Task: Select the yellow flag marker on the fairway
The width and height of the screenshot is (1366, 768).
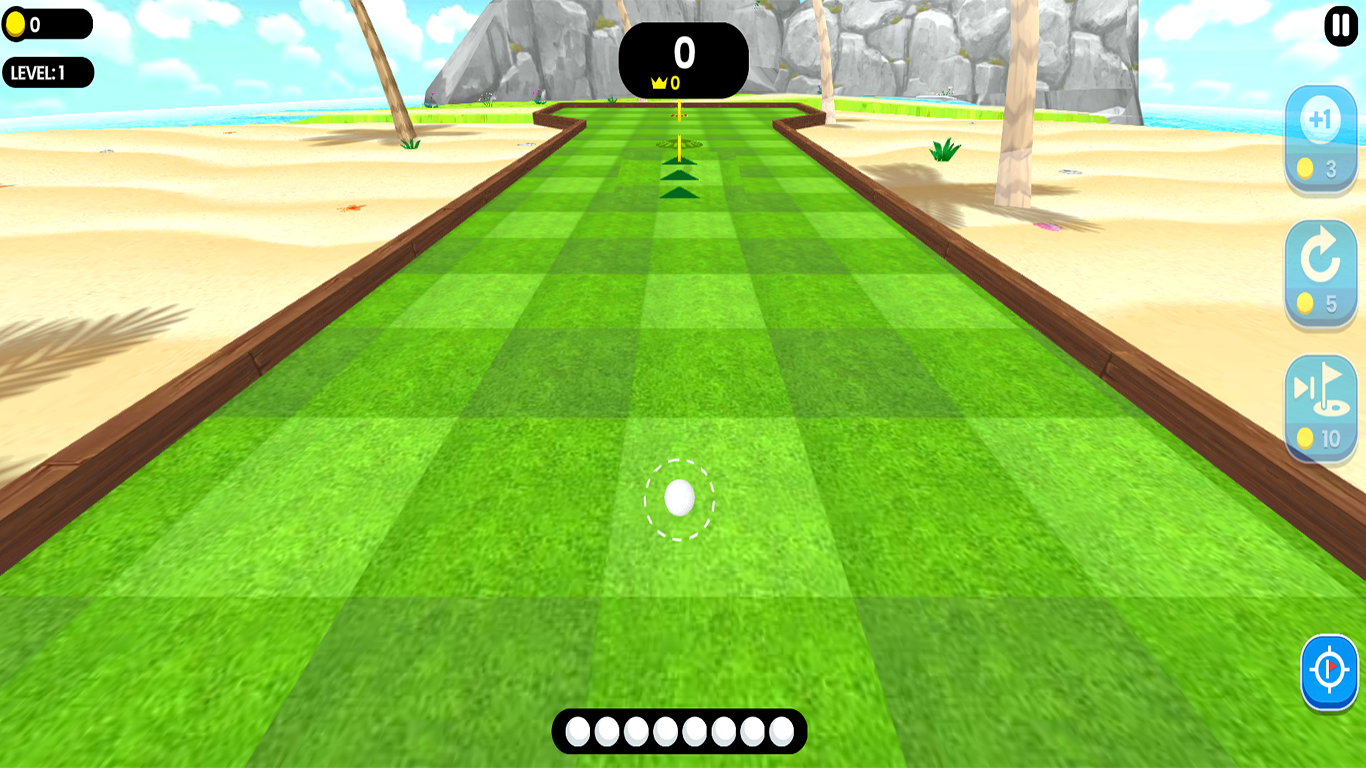Action: [x=677, y=130]
